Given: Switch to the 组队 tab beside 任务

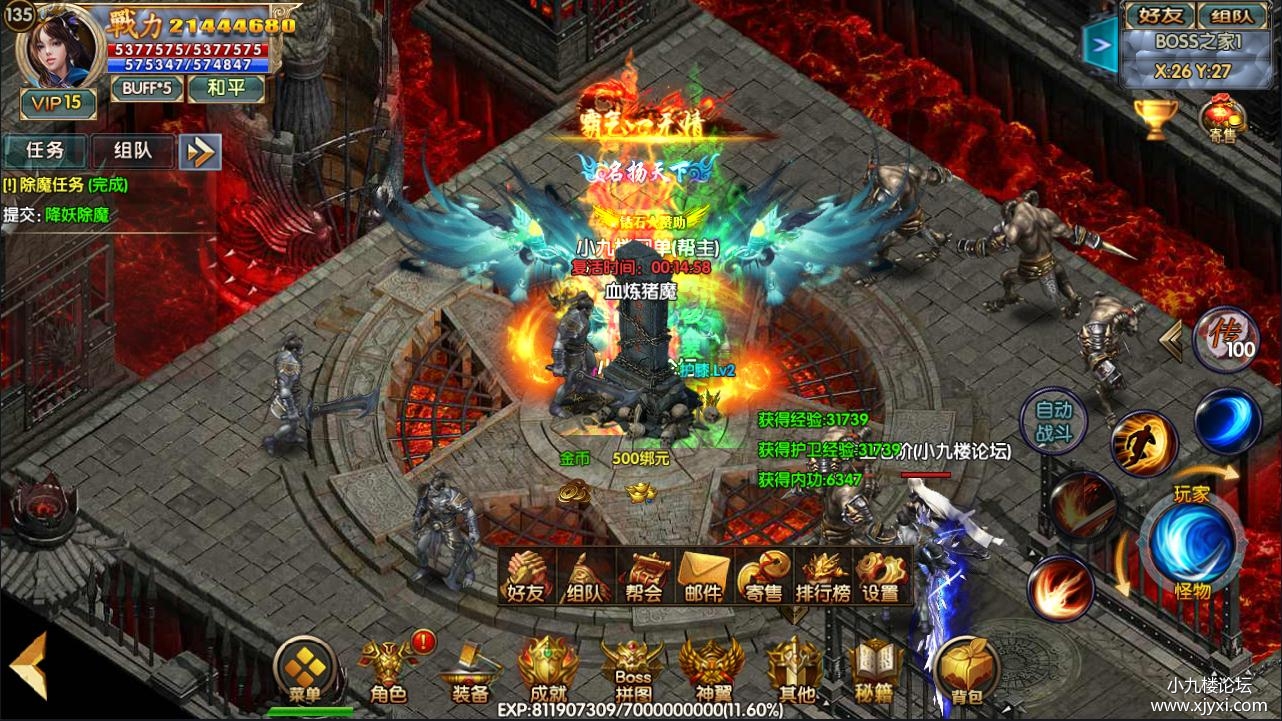Looking at the screenshot, I should click(133, 151).
